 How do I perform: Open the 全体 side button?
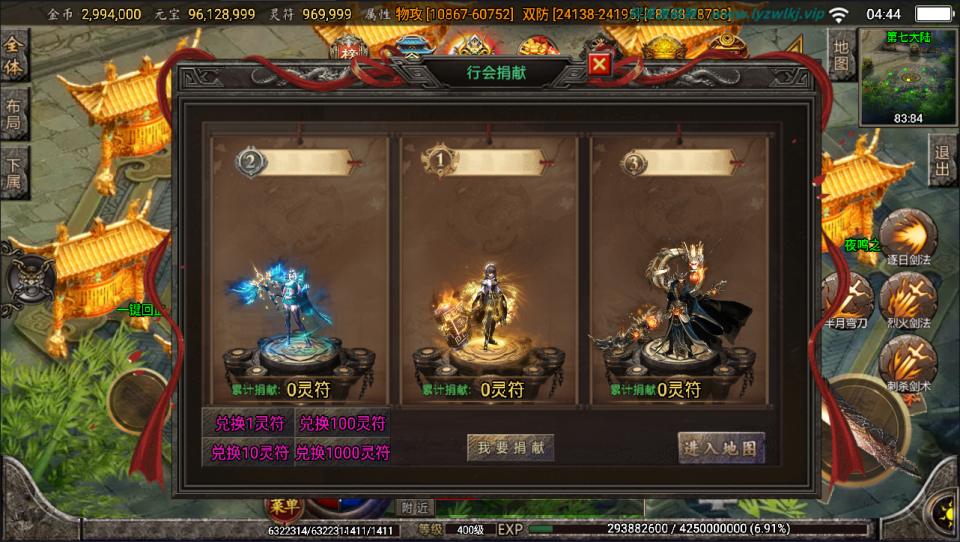[14, 56]
